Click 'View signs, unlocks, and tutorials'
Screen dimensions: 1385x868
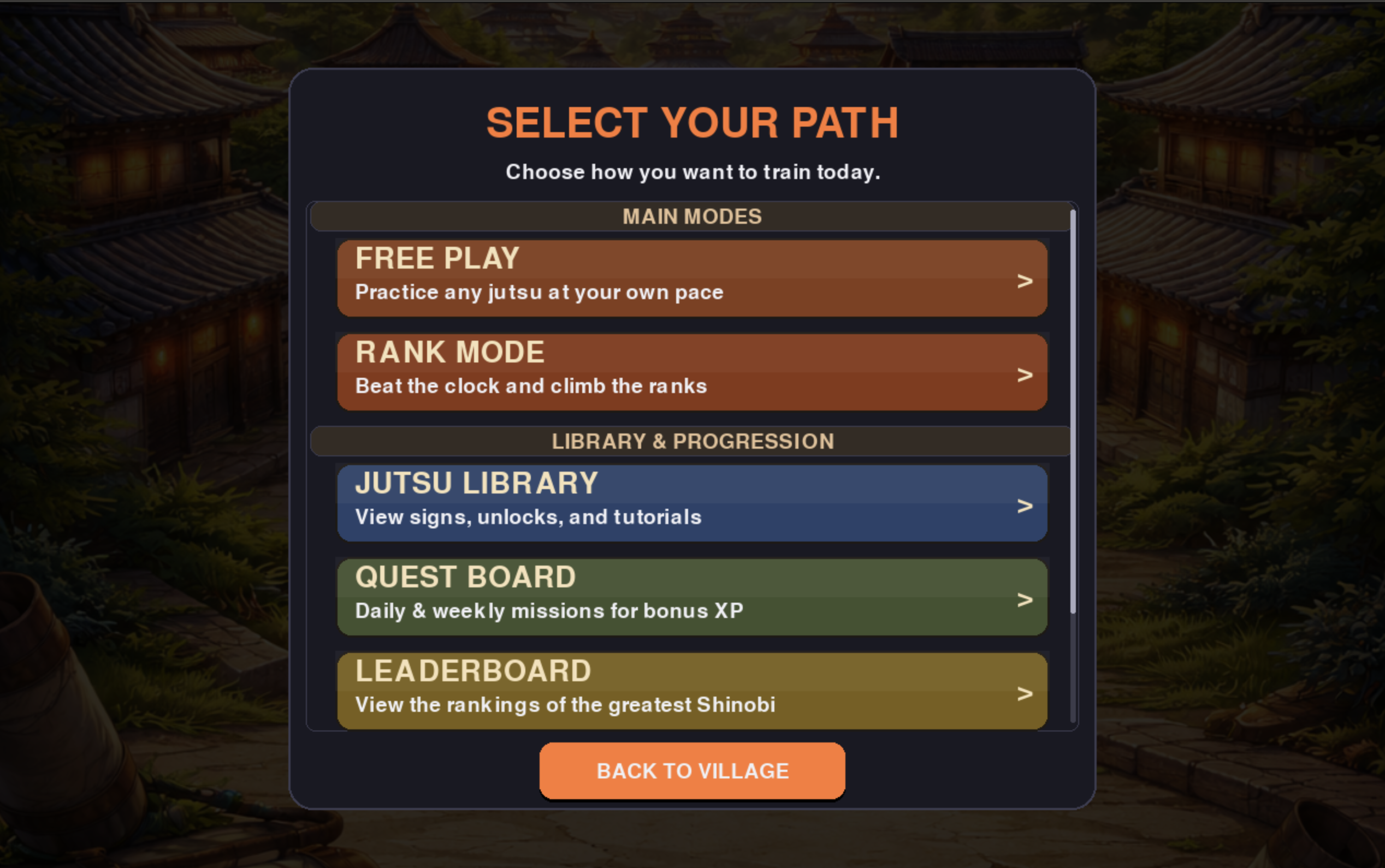[x=528, y=517]
